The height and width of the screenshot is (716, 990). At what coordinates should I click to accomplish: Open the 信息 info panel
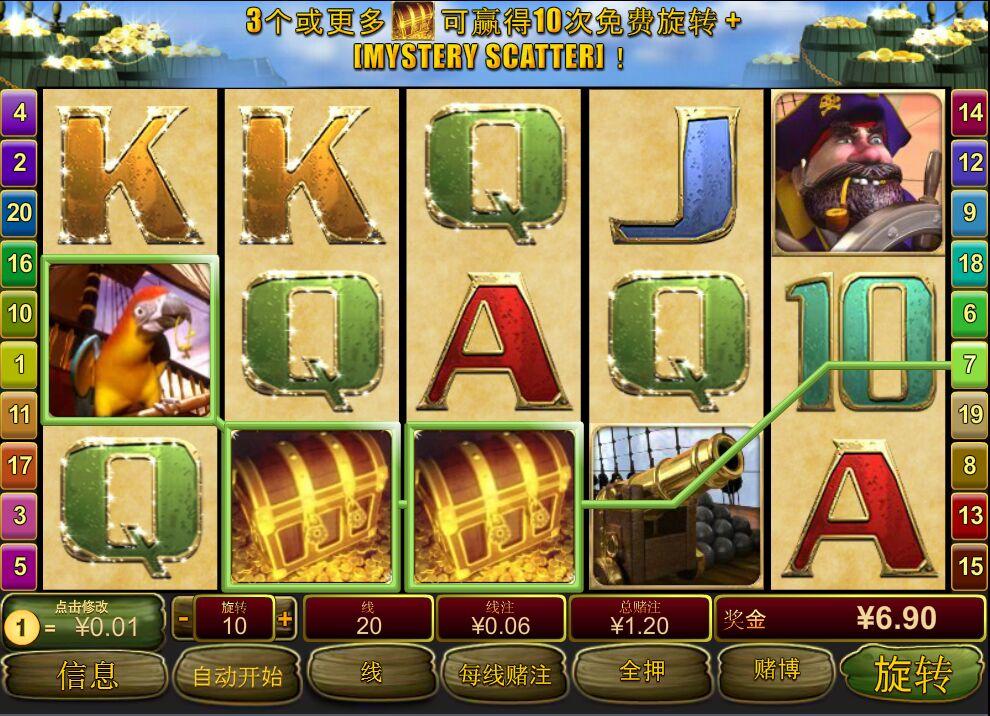(86, 675)
